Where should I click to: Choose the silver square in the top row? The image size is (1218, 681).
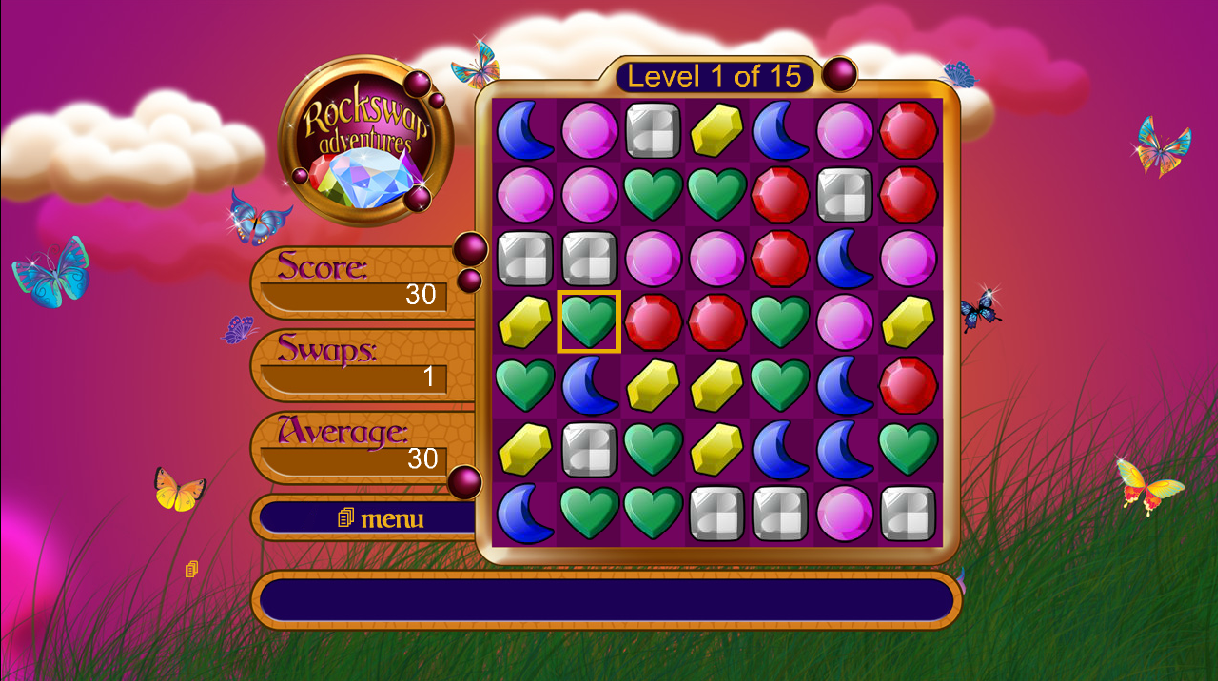pos(653,130)
